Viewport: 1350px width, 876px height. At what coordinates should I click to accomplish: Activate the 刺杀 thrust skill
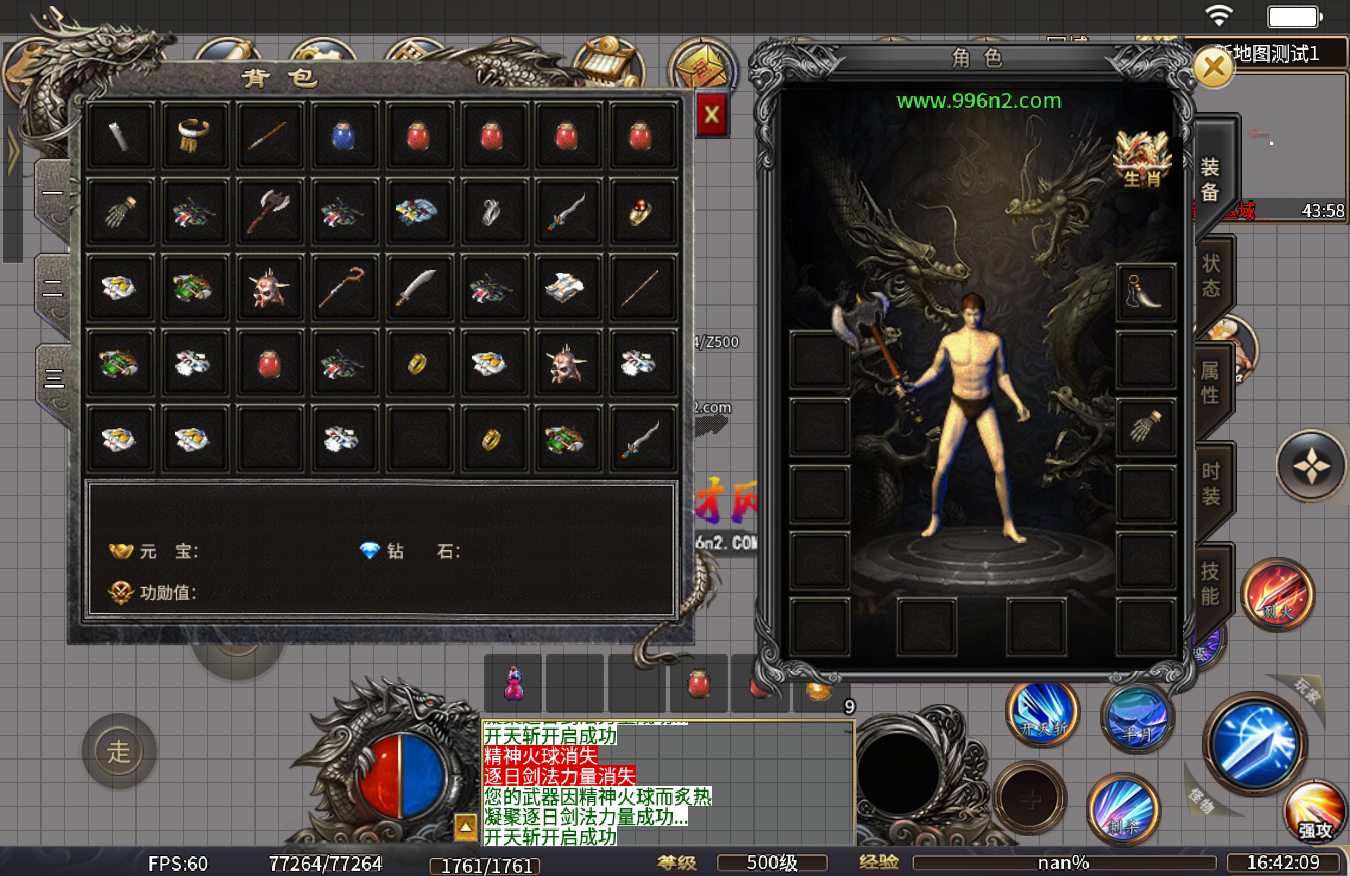1122,807
